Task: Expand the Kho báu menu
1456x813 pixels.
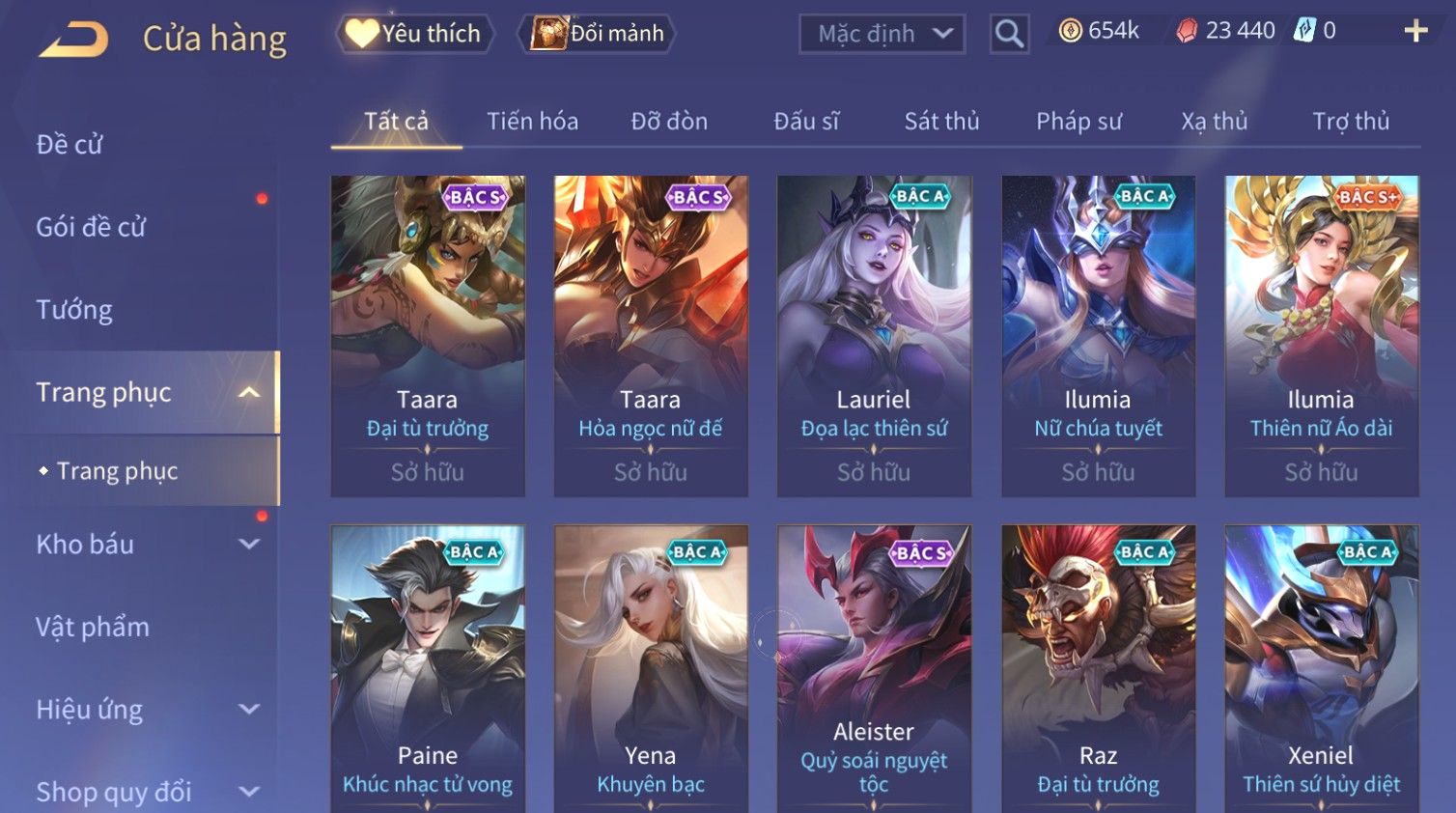Action: click(x=145, y=545)
